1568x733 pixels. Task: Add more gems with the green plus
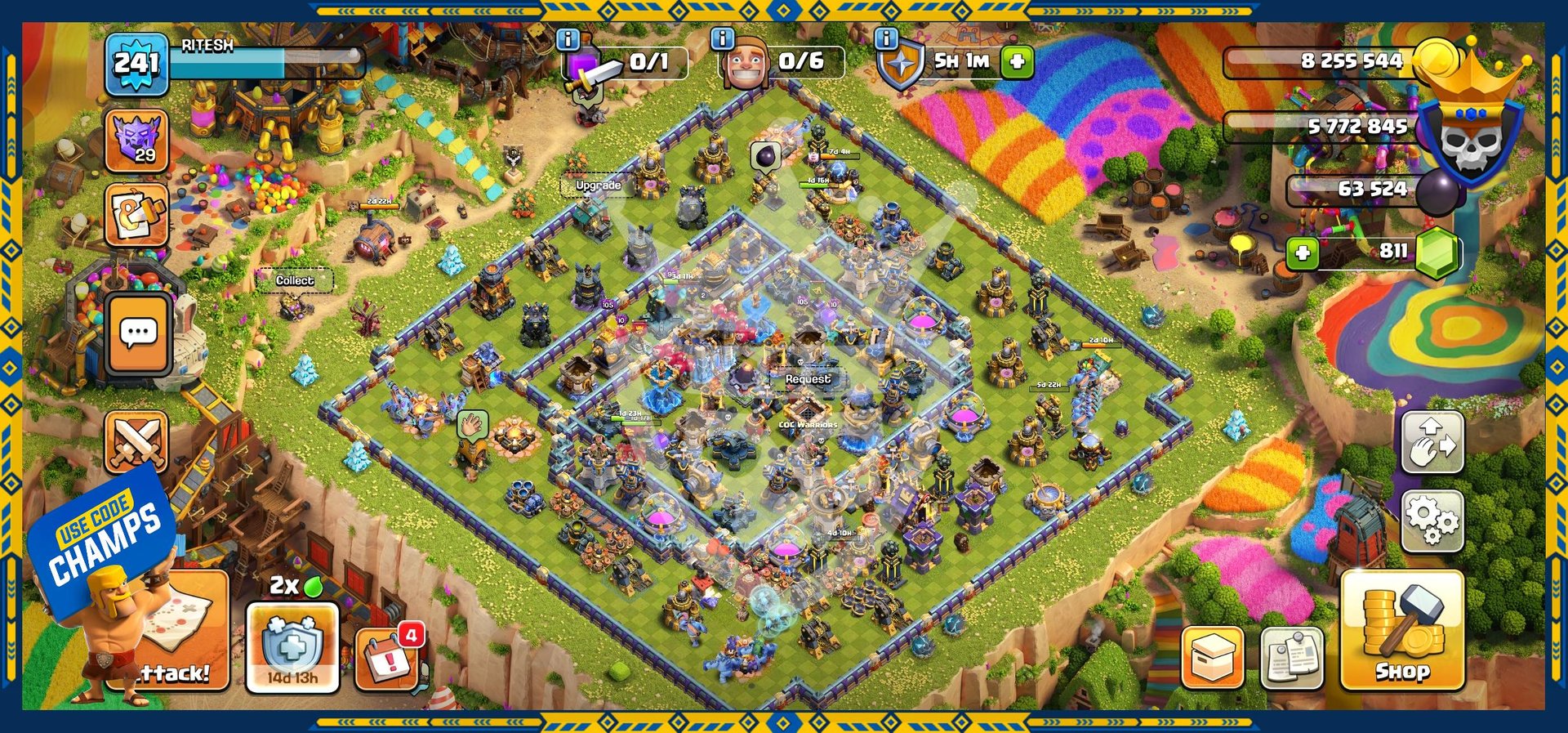(x=1303, y=253)
